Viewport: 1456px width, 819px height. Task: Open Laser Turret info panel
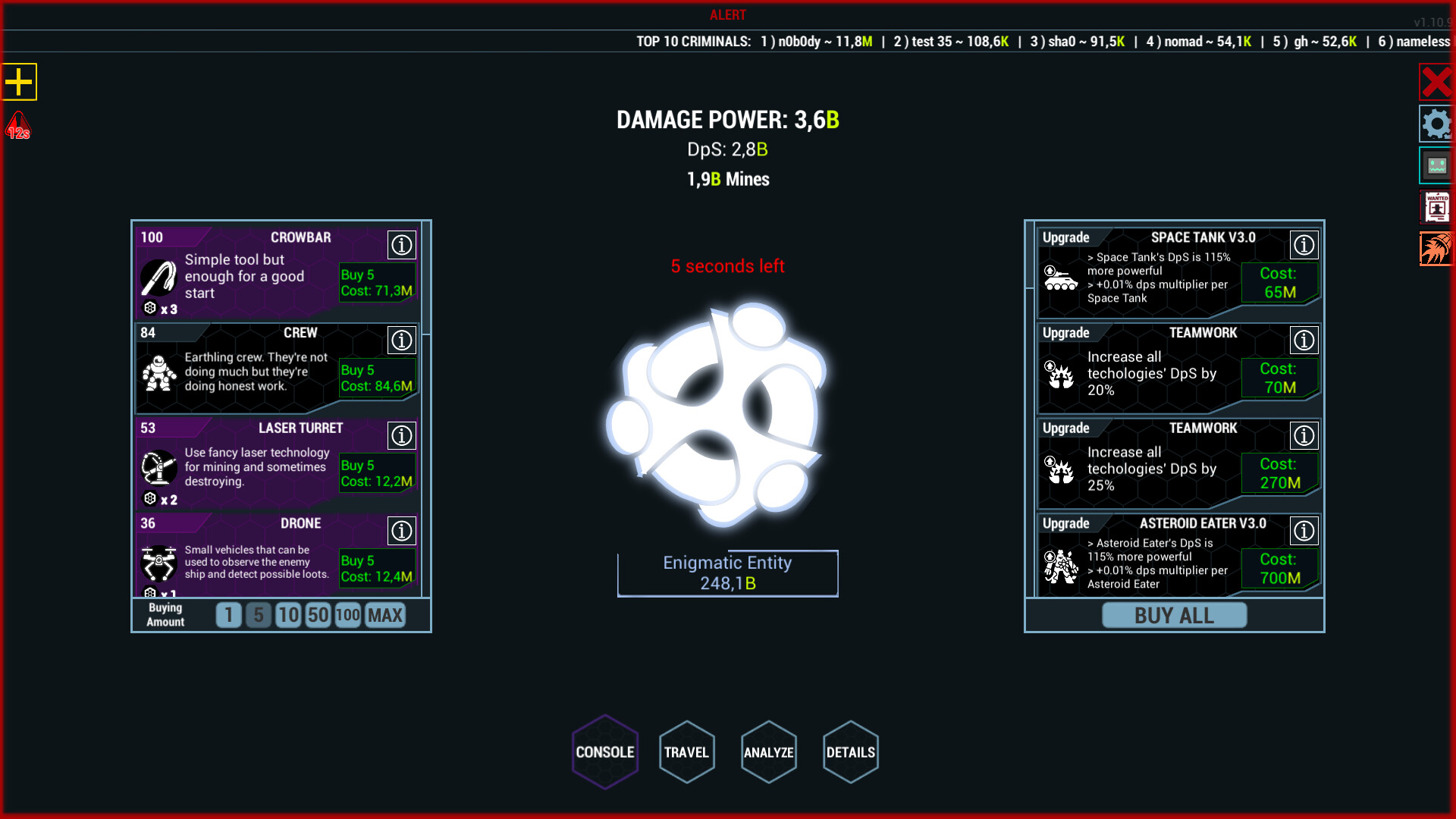coord(402,435)
